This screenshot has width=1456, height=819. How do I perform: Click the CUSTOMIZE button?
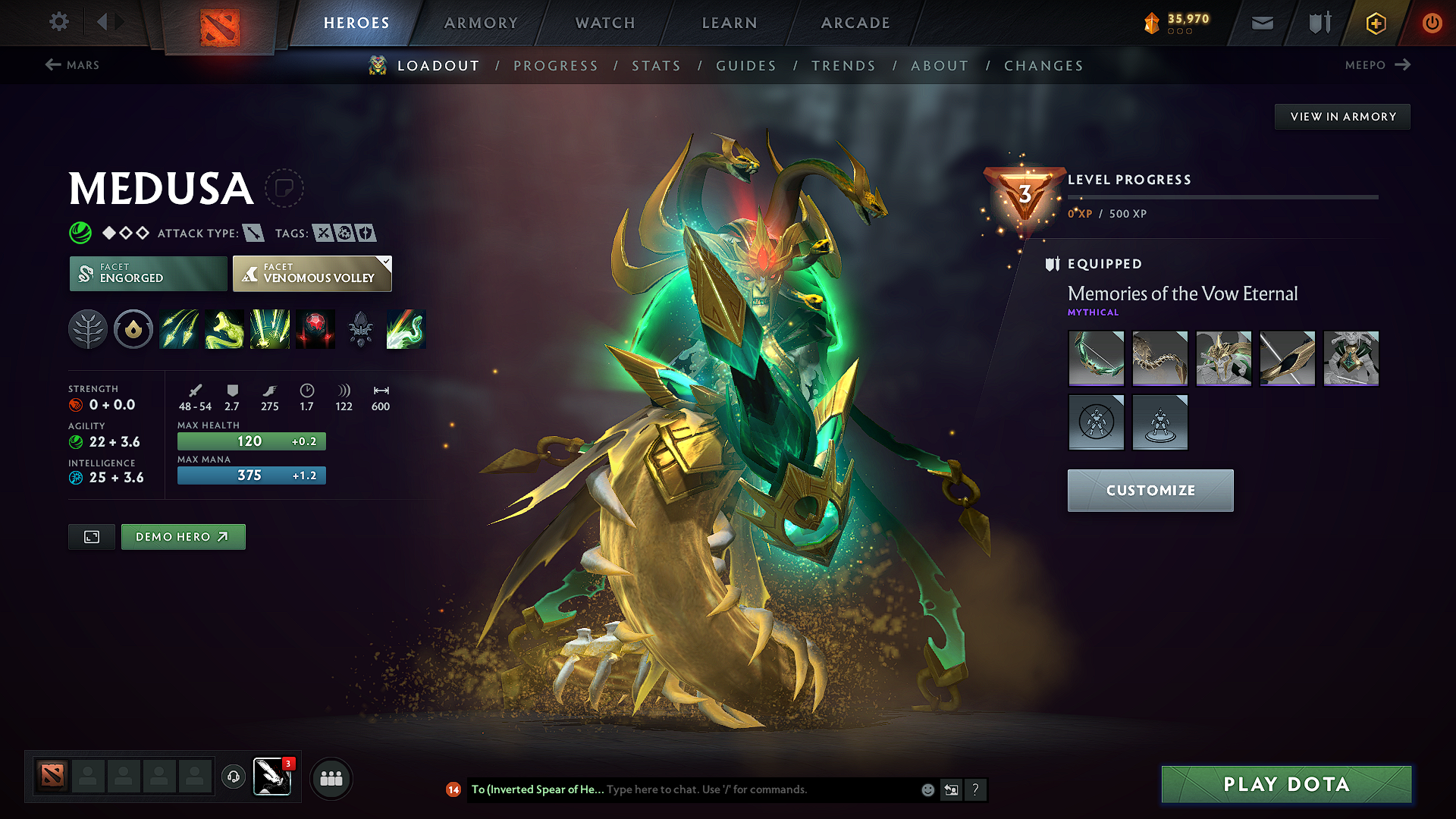click(x=1150, y=490)
